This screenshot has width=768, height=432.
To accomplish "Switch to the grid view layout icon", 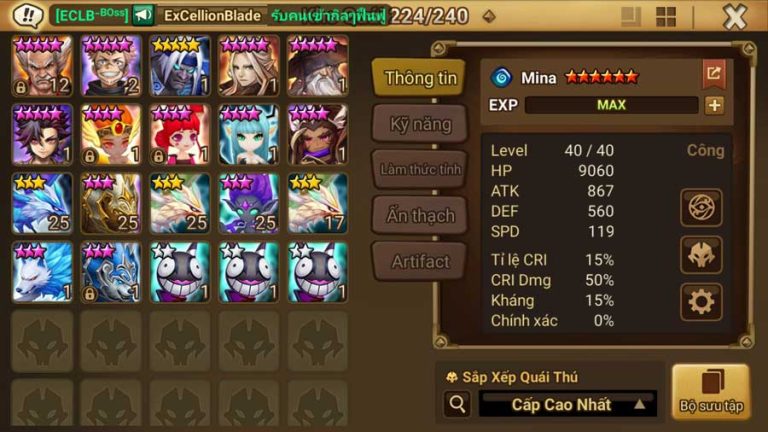I will 665,17.
